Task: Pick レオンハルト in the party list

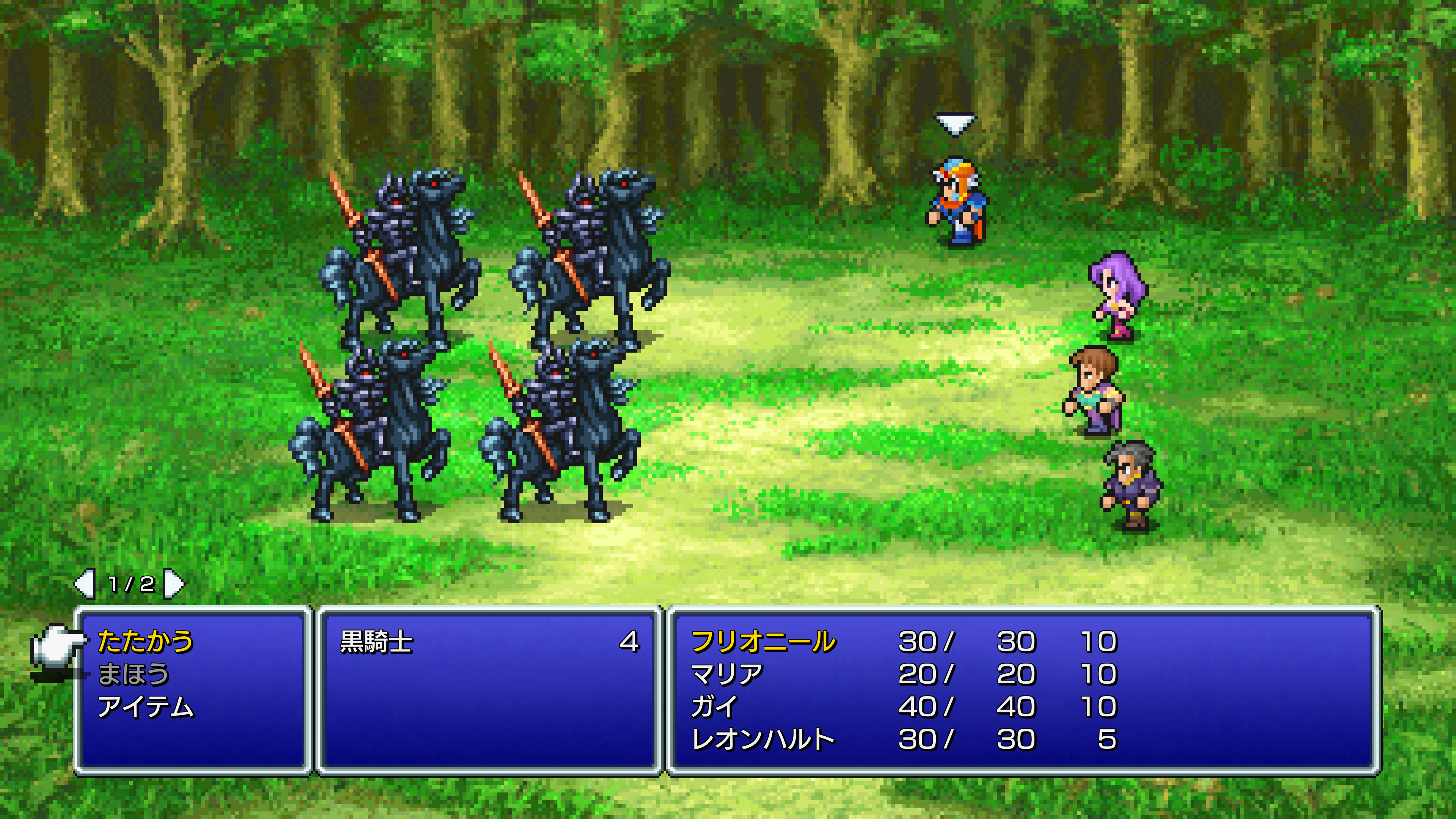Action: 763,740
